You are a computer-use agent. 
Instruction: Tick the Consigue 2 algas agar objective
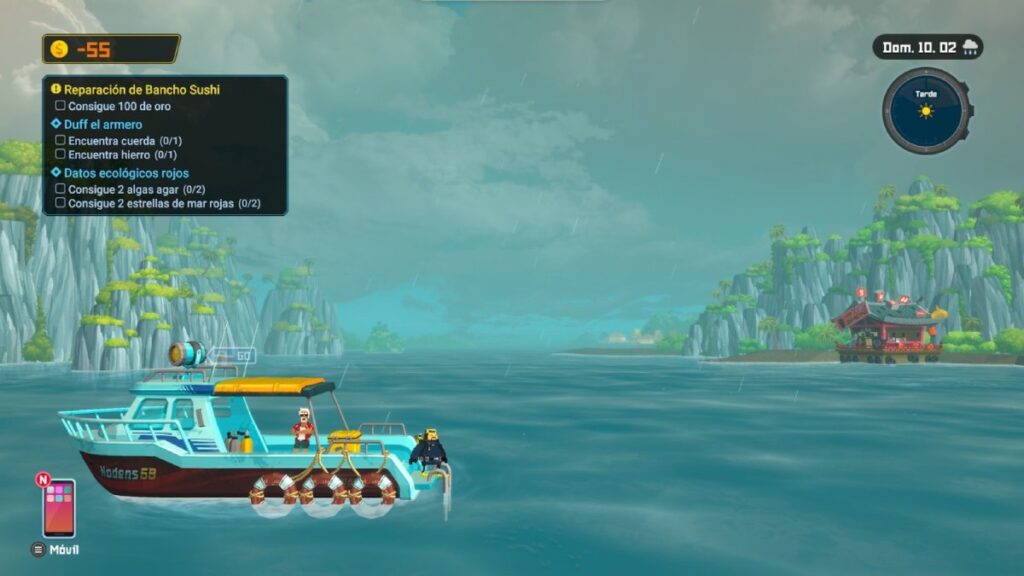coord(61,189)
